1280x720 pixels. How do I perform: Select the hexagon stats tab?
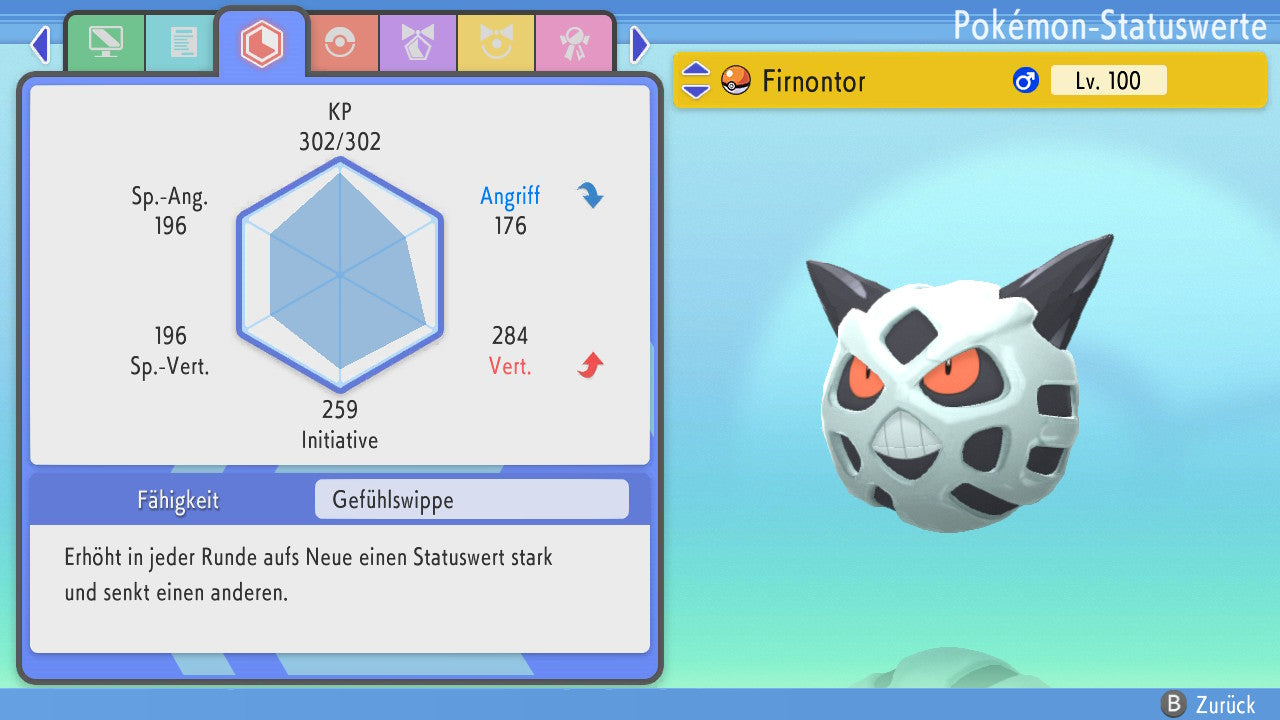[262, 42]
